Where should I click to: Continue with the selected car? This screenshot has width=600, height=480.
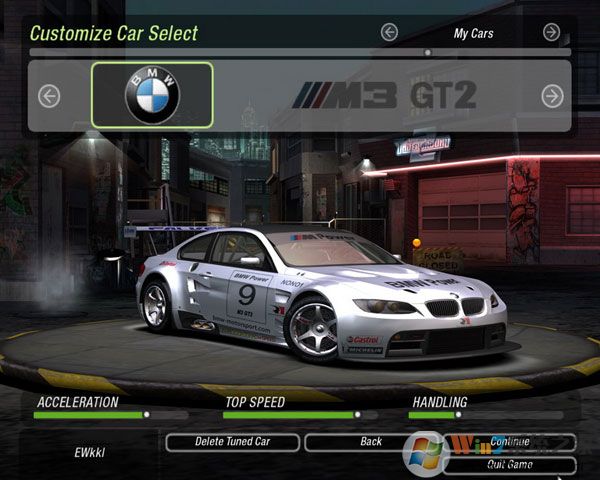(510, 441)
